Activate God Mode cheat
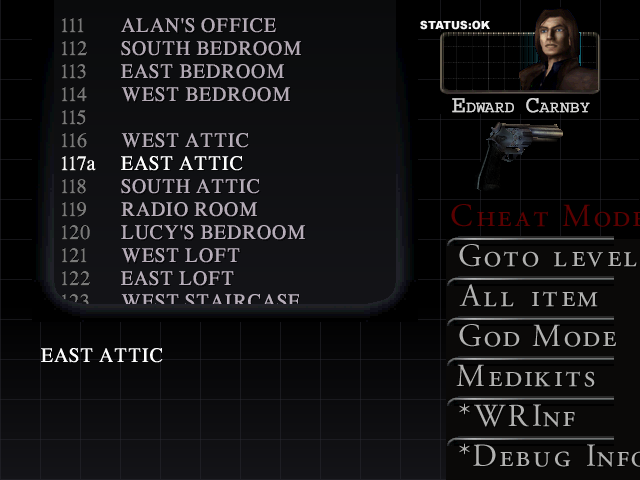This screenshot has width=640, height=480. [538, 337]
